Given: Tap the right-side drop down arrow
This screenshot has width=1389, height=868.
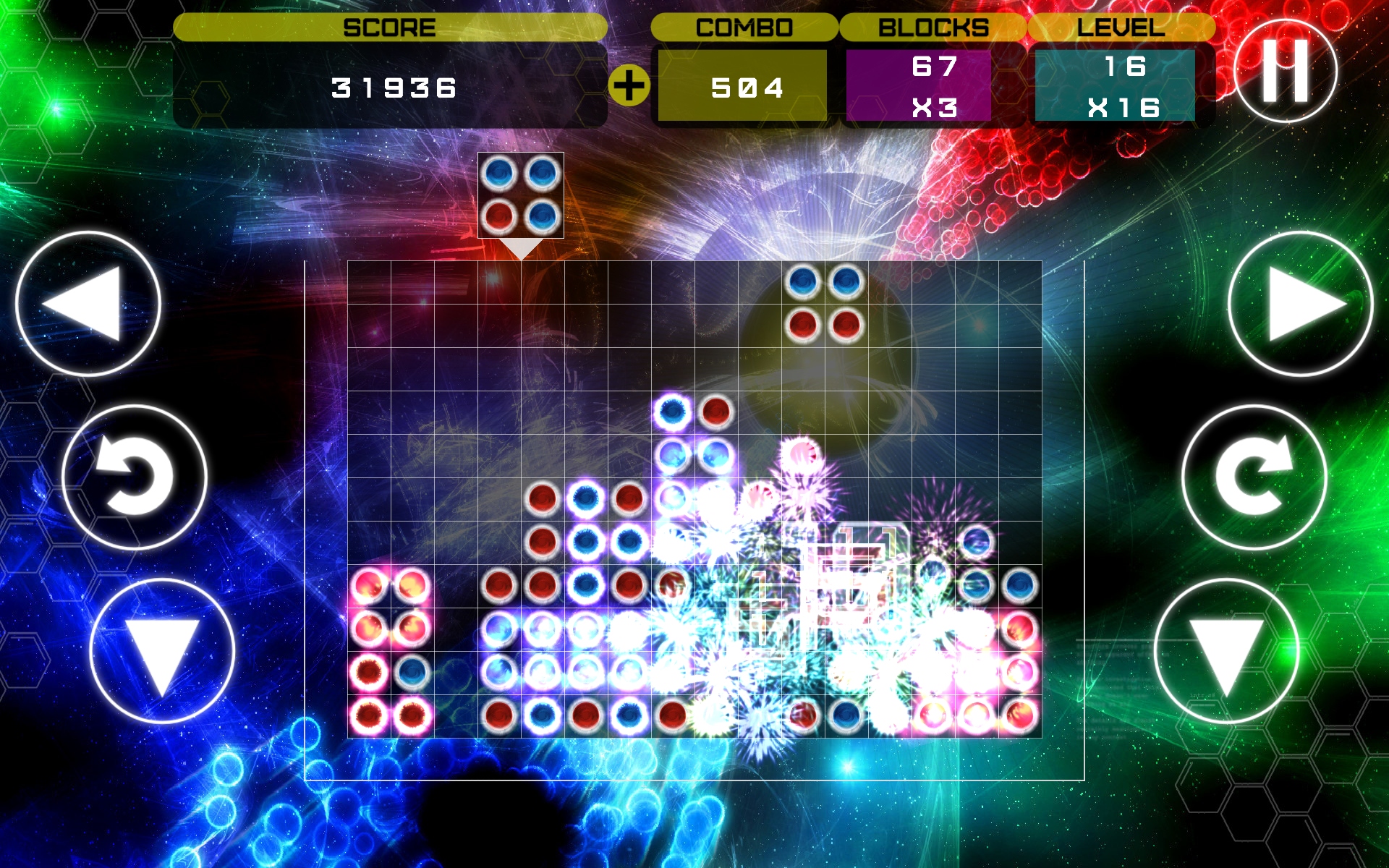Looking at the screenshot, I should (x=1226, y=651).
